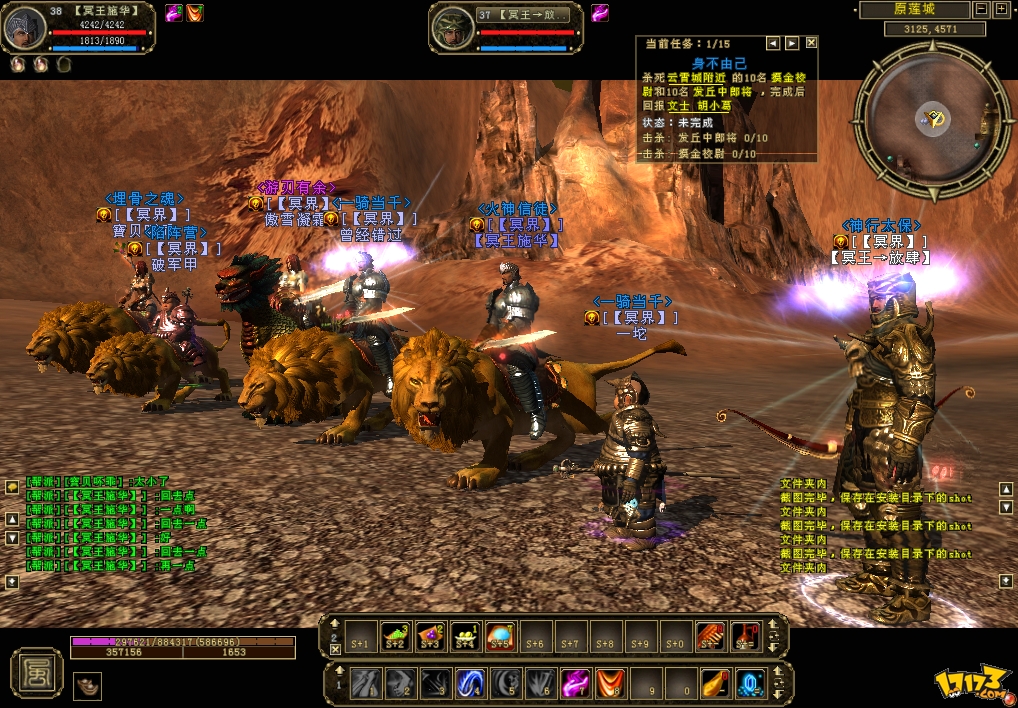Use the blue item in S+5 slot
This screenshot has height=708, width=1018.
499,636
